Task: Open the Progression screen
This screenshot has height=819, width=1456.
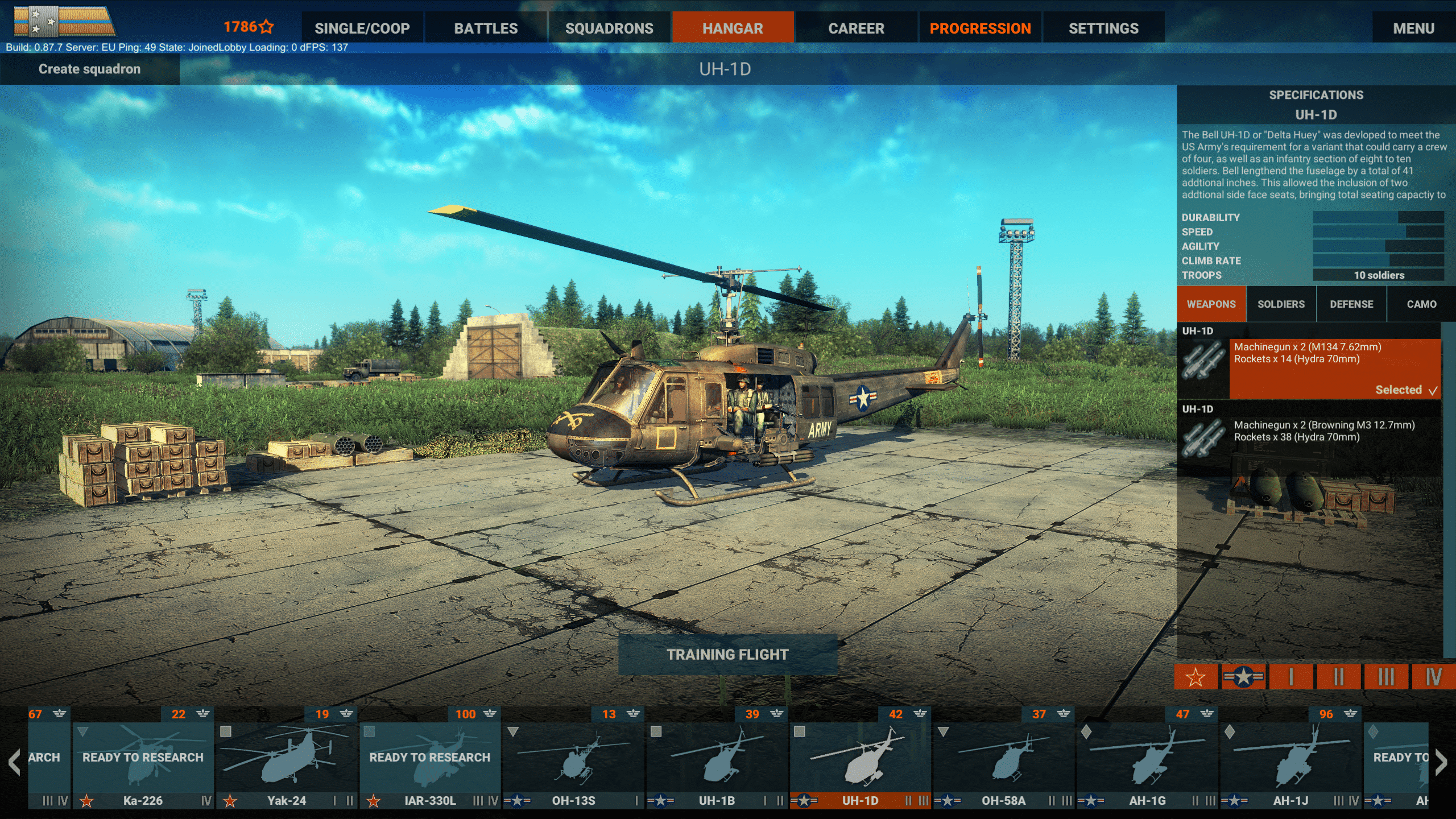Action: pyautogui.click(x=980, y=28)
